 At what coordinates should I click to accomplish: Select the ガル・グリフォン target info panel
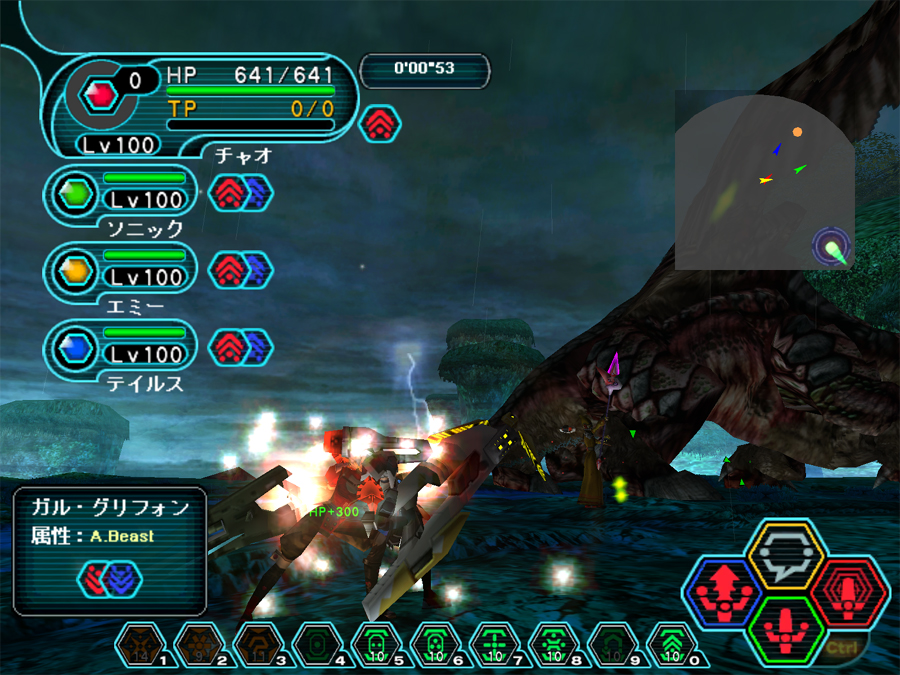tap(110, 550)
